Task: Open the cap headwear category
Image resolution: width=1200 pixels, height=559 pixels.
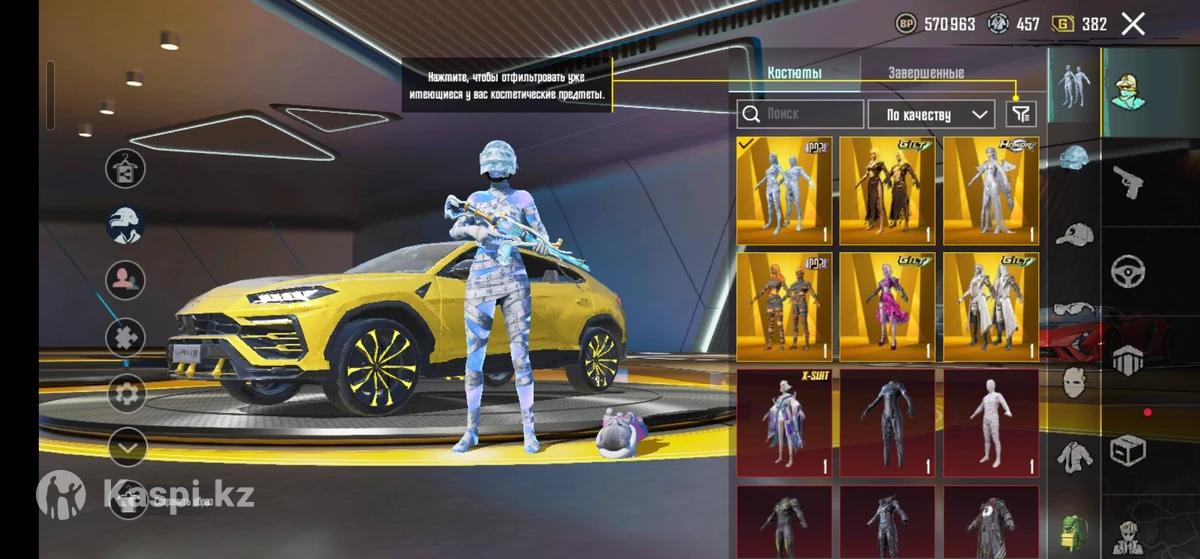Action: (x=1074, y=234)
